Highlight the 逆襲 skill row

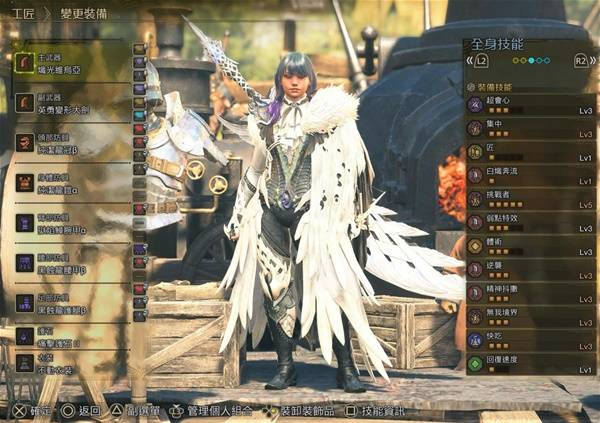pyautogui.click(x=530, y=270)
